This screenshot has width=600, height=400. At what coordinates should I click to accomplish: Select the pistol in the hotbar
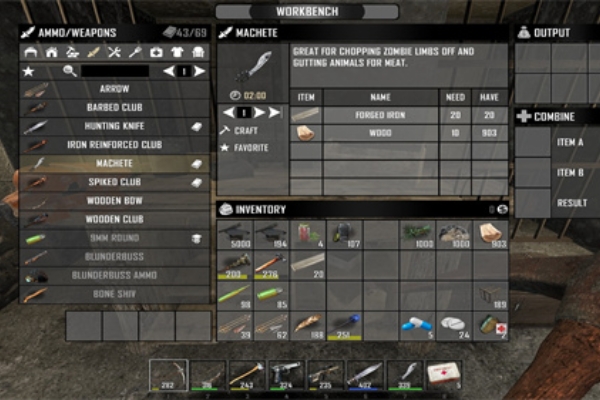tap(285, 375)
